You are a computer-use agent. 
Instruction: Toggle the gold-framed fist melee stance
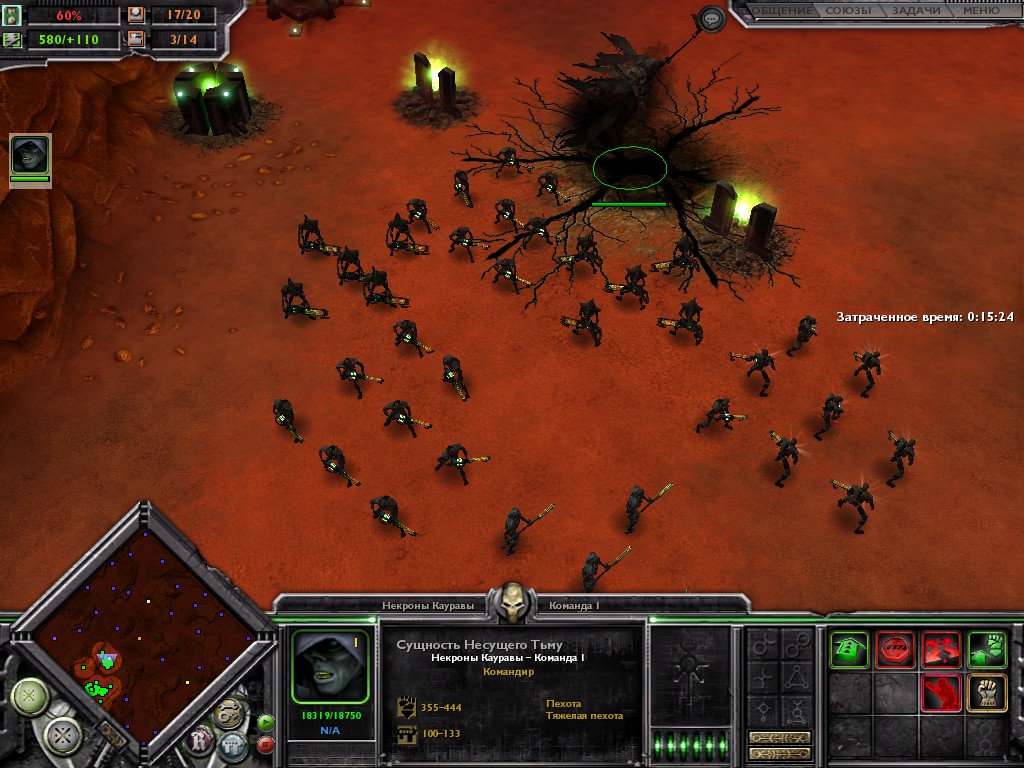point(986,693)
